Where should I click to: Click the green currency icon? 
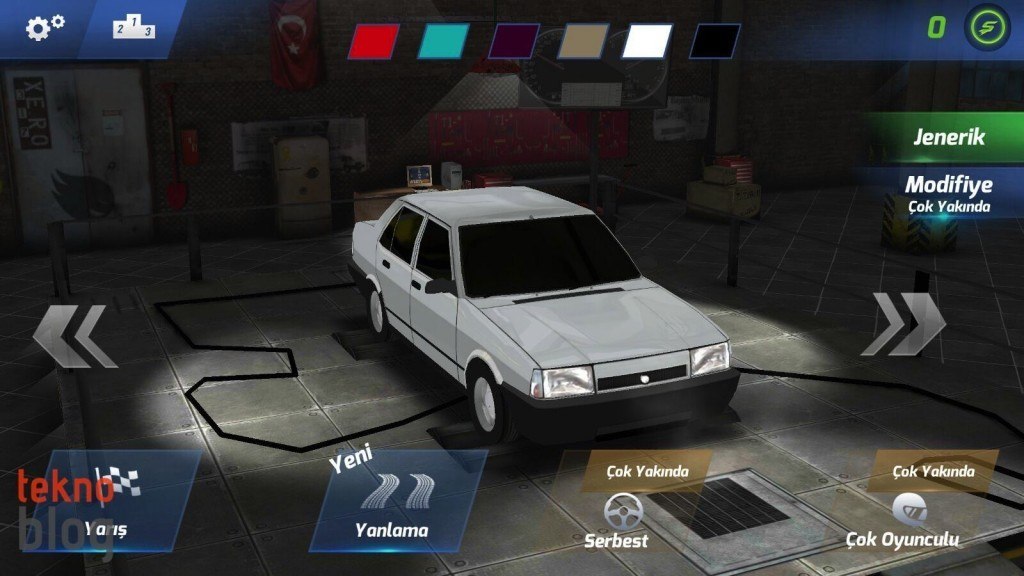[987, 27]
